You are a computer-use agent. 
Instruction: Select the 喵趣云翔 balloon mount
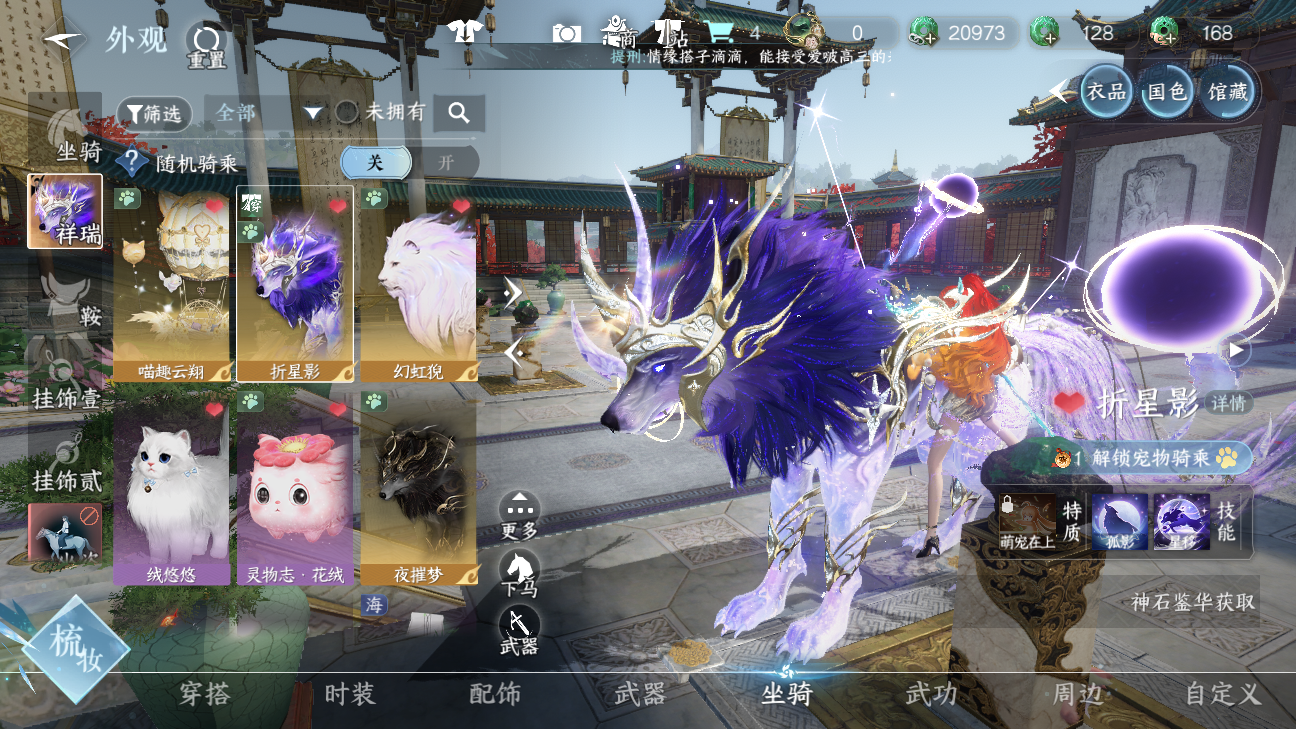[172, 284]
